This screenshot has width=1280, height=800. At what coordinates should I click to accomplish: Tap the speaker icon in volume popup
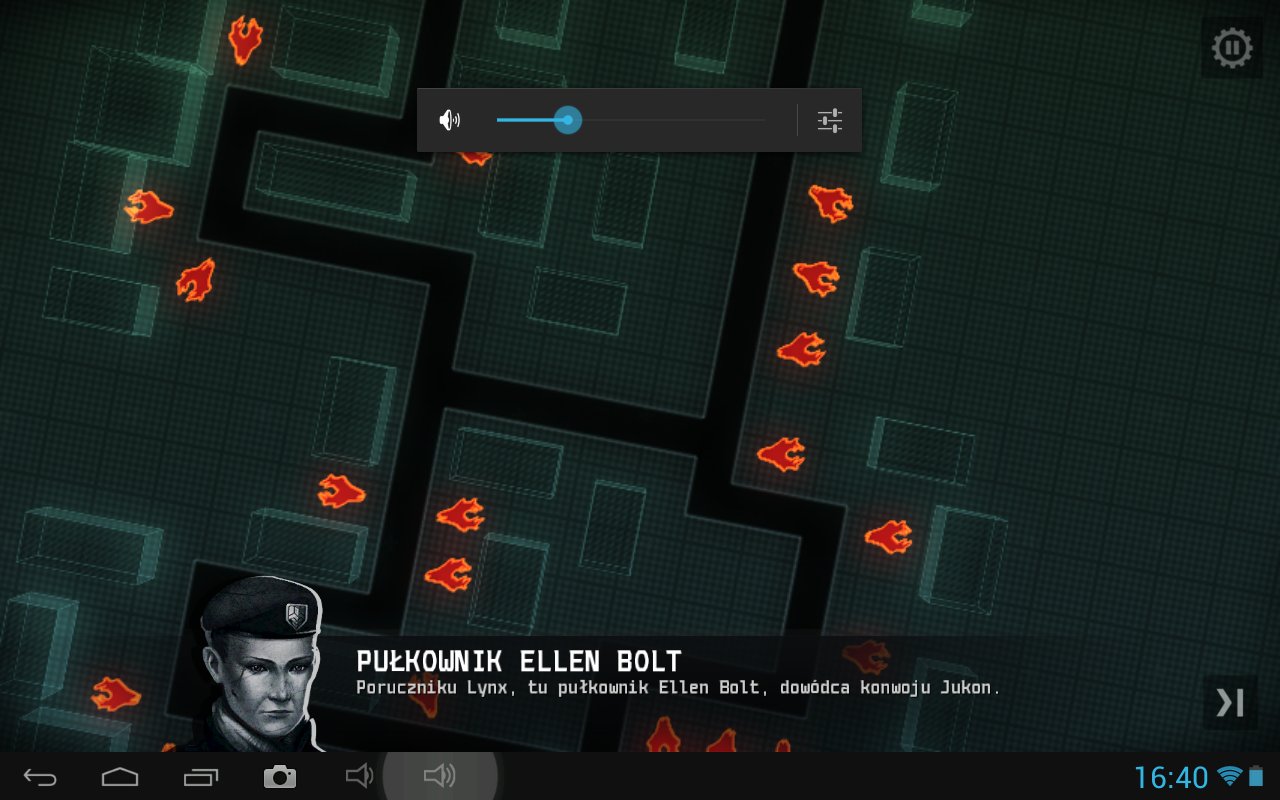(x=450, y=121)
